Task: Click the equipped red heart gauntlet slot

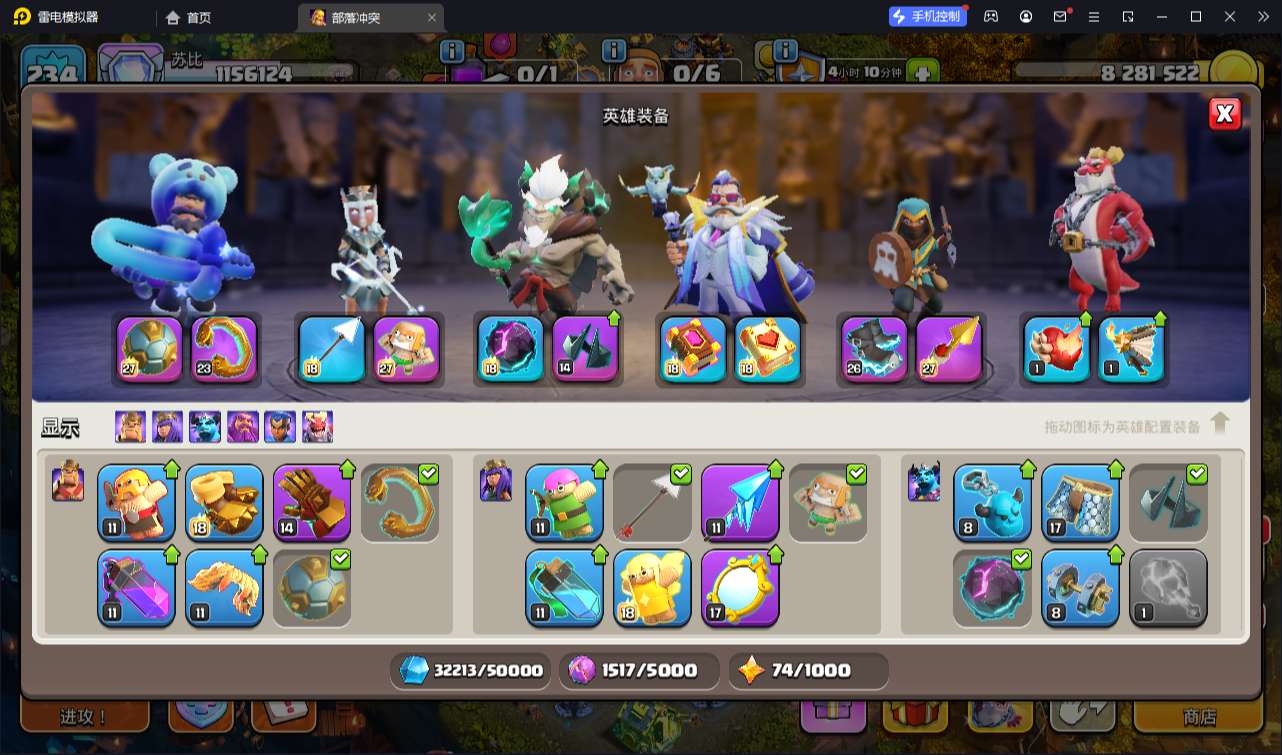Action: (1057, 349)
